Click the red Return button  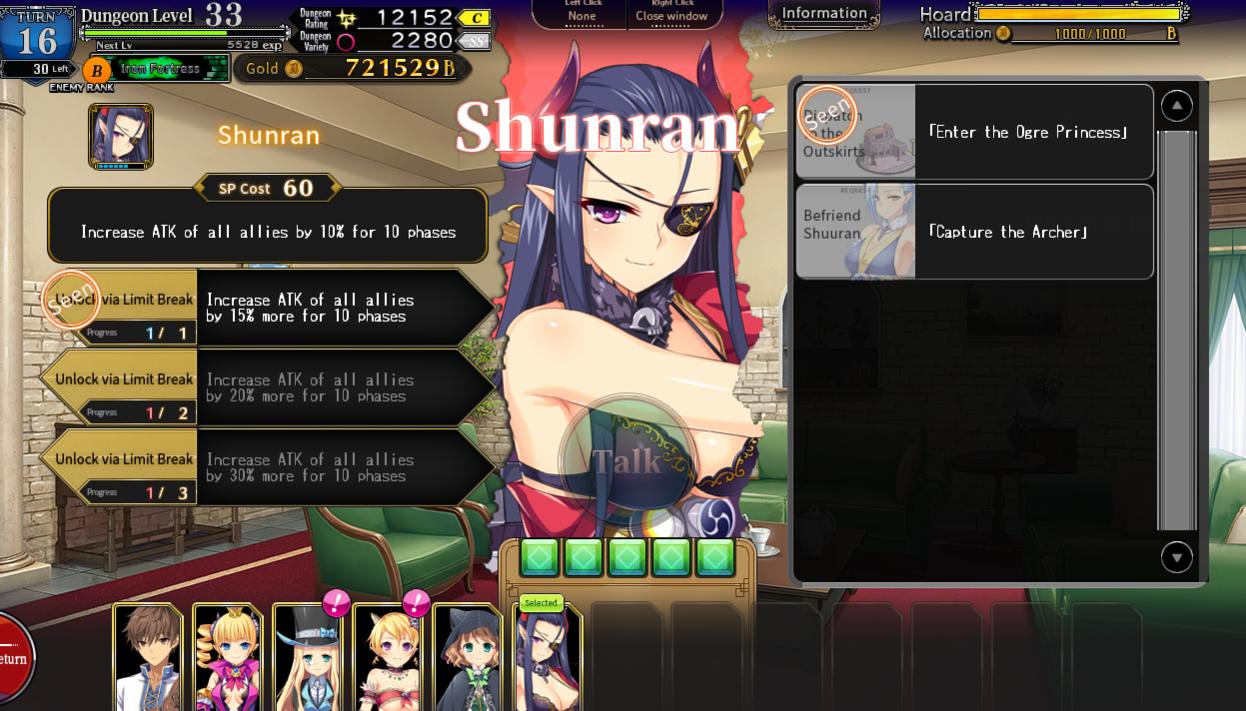pyautogui.click(x=14, y=658)
